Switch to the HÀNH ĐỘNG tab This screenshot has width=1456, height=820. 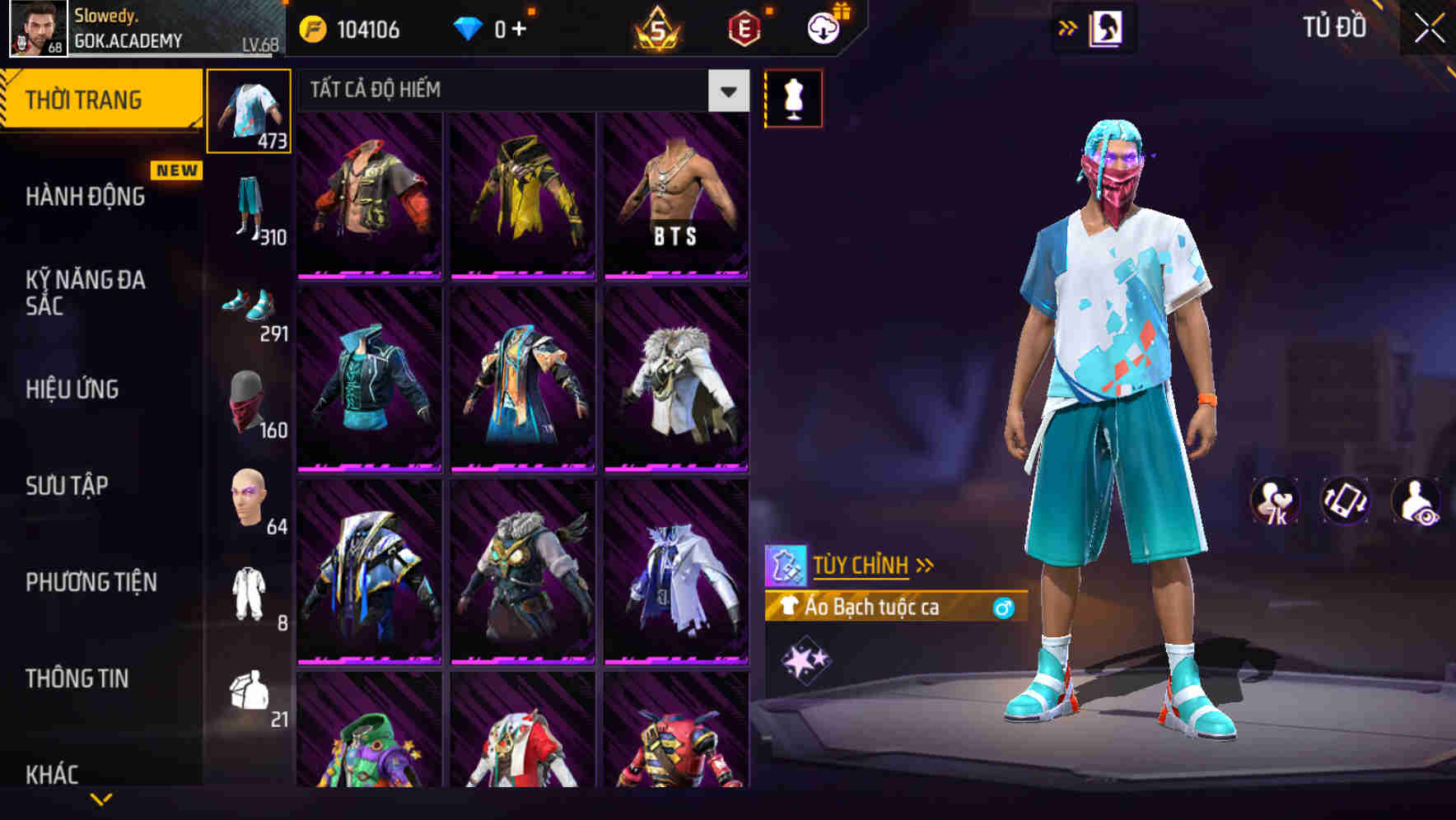click(x=87, y=195)
